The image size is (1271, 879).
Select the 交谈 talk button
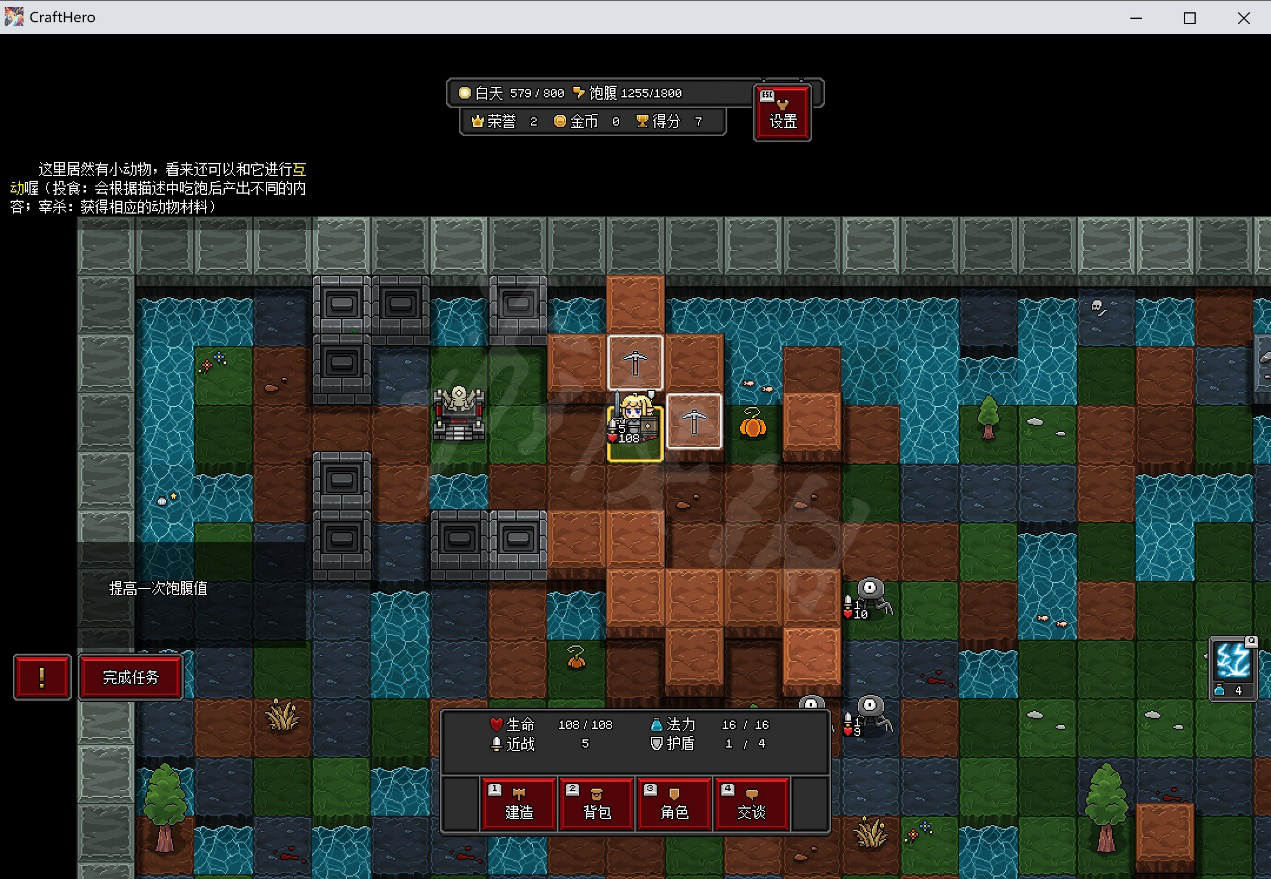(x=752, y=803)
